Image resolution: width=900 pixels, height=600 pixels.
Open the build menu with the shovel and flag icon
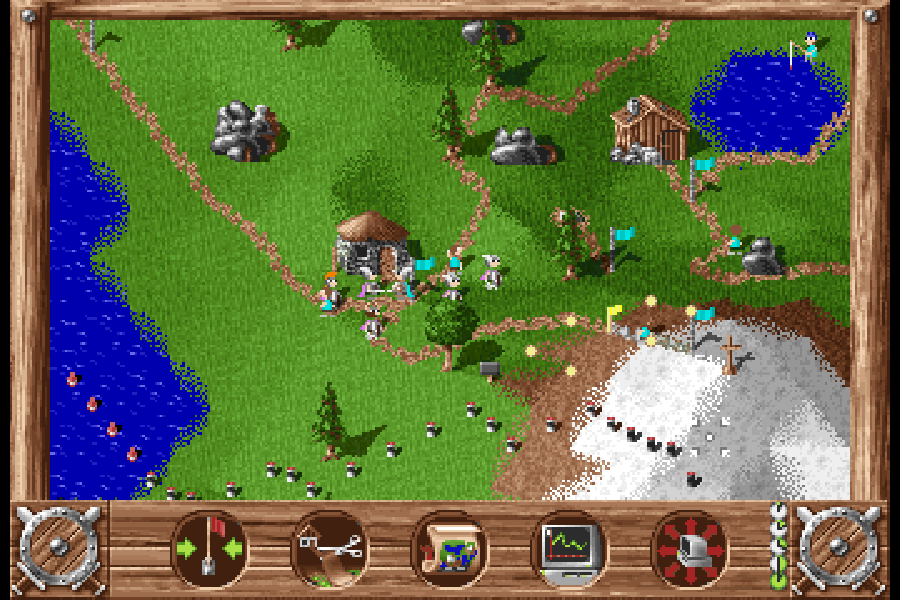pos(210,548)
